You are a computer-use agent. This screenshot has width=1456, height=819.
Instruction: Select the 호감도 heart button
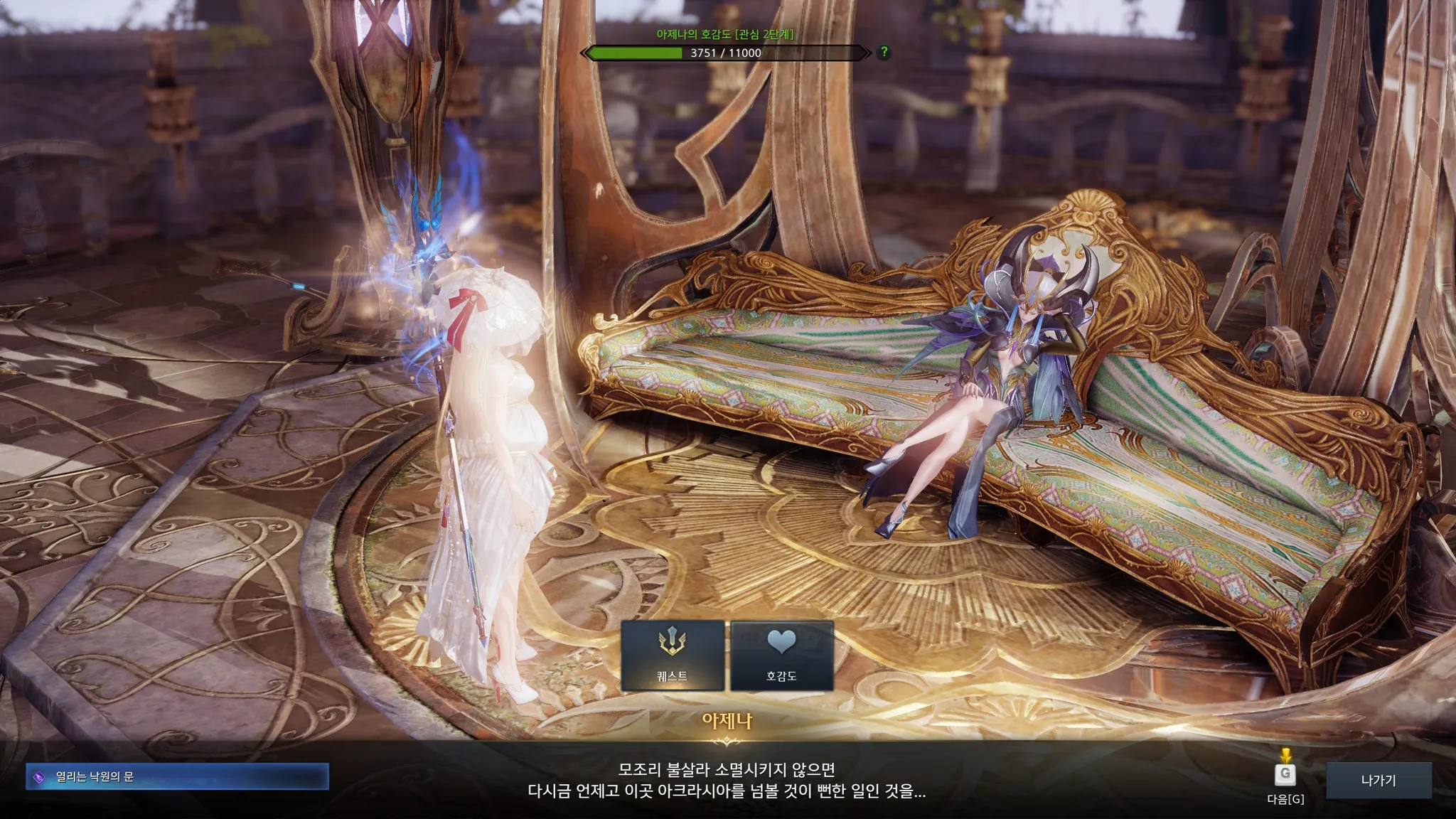point(781,655)
